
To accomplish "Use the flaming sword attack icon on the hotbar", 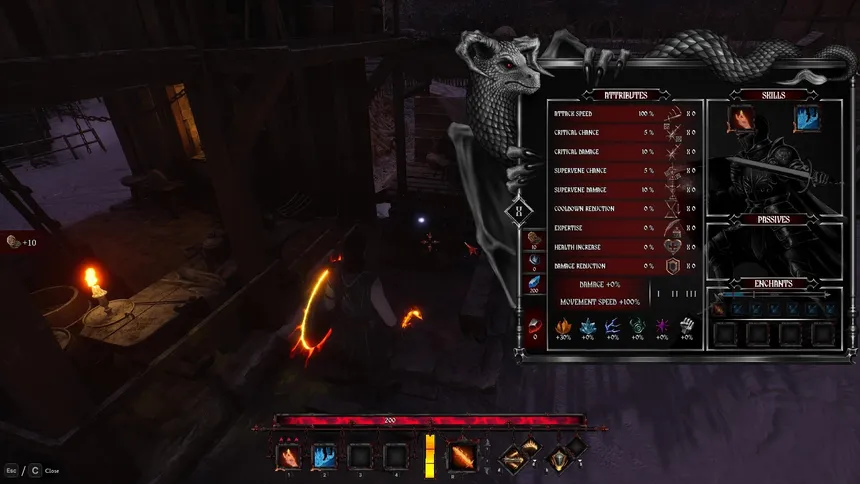I will pyautogui.click(x=462, y=457).
